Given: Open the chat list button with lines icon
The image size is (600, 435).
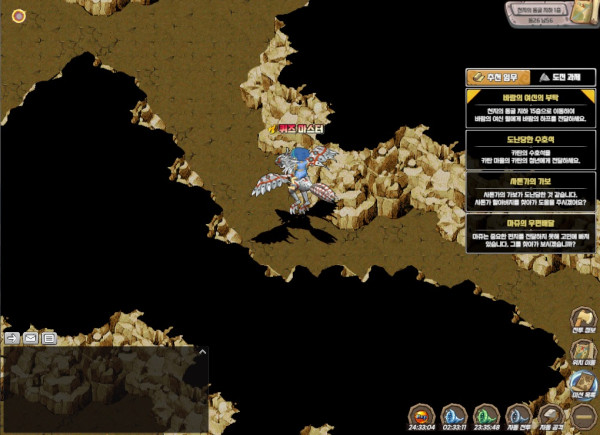Looking at the screenshot, I should 49,338.
